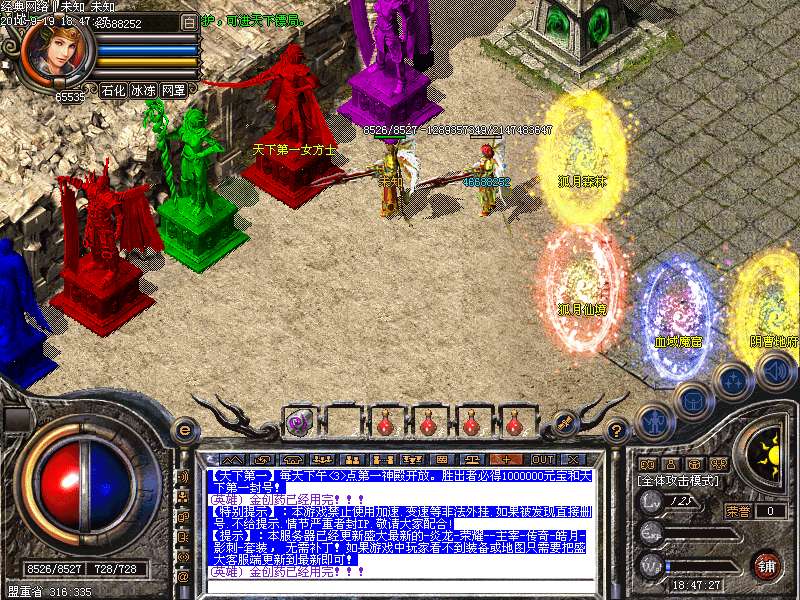The image size is (800, 600).
Task: Toggle the 自 button beside the name bar
Action: click(191, 21)
